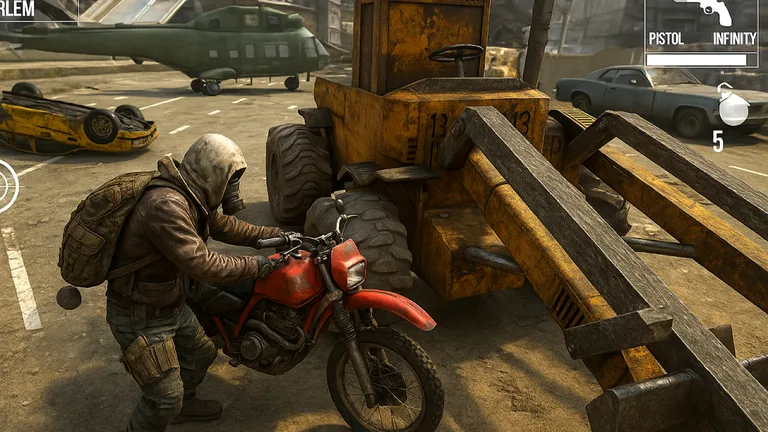Screen dimensions: 768x432
Task: Tap the crosshair aim button
Action: [6, 186]
